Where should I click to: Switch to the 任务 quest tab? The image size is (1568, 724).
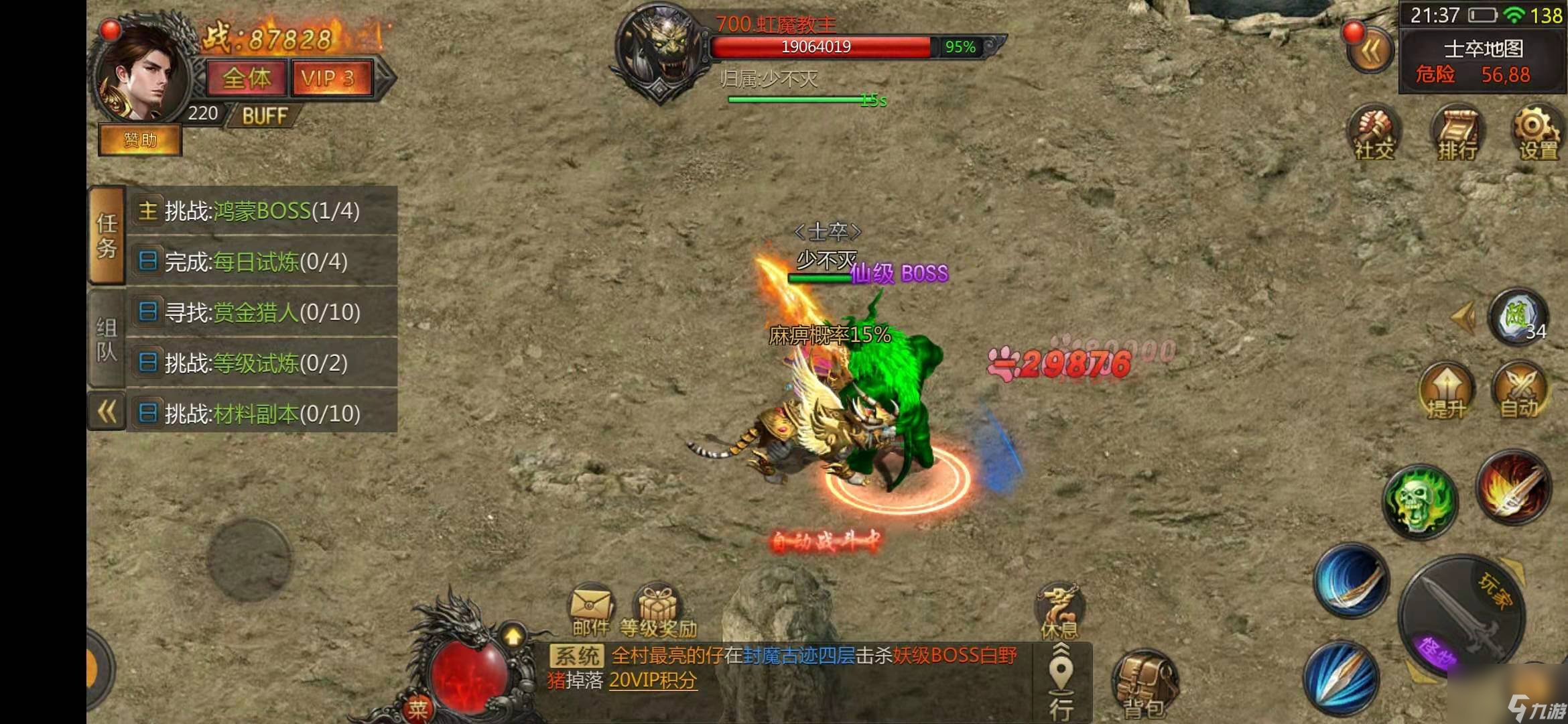[107, 235]
